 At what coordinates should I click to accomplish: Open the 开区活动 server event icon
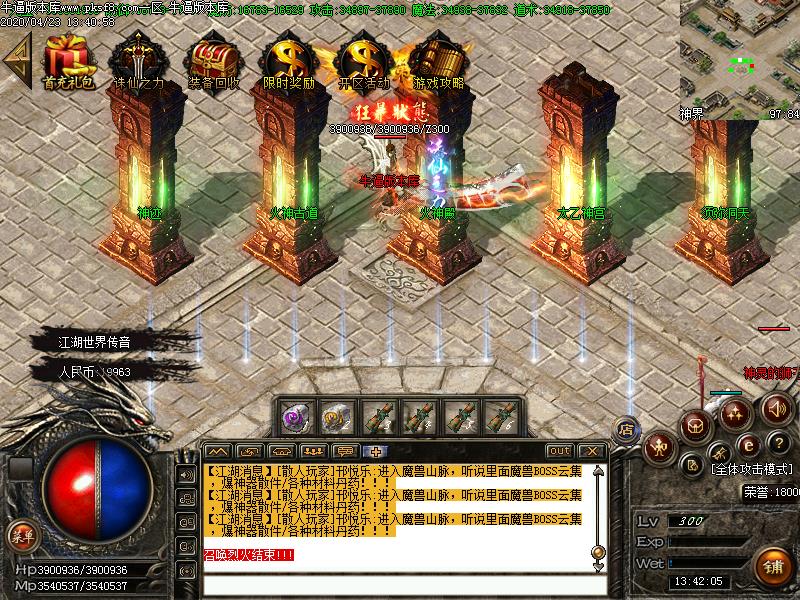coord(363,58)
